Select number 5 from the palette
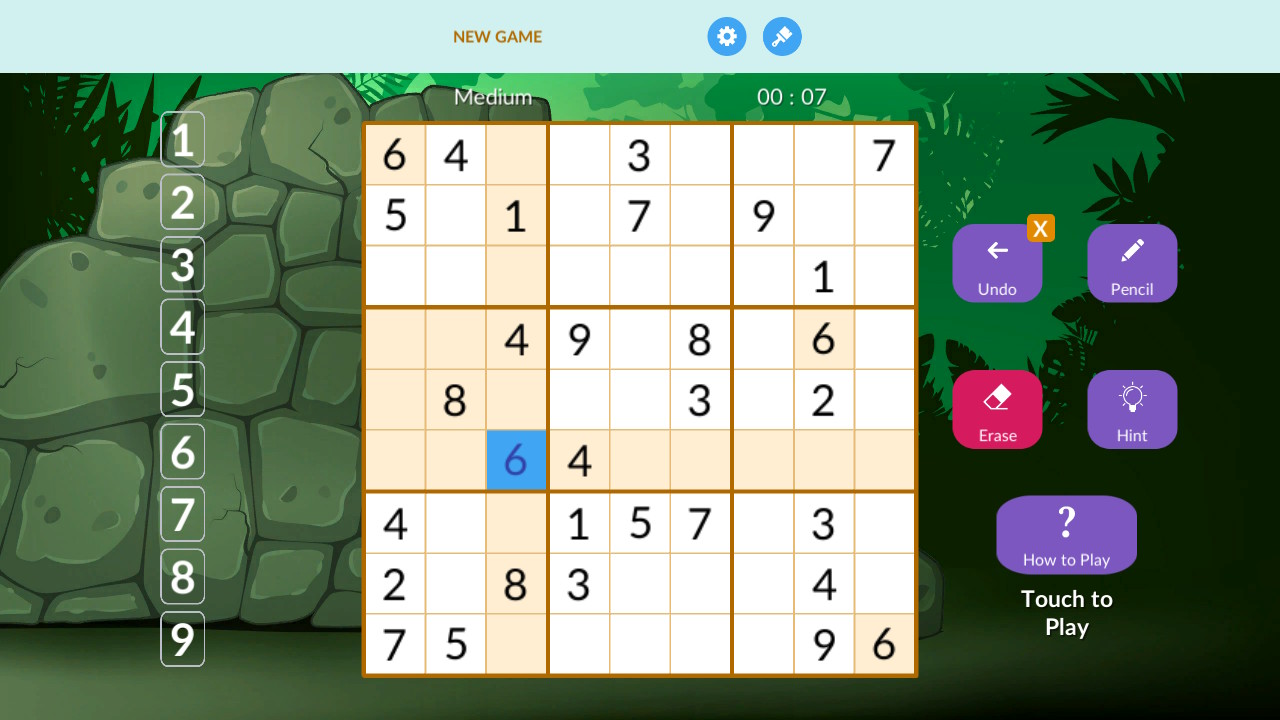The width and height of the screenshot is (1280, 720). tap(182, 390)
